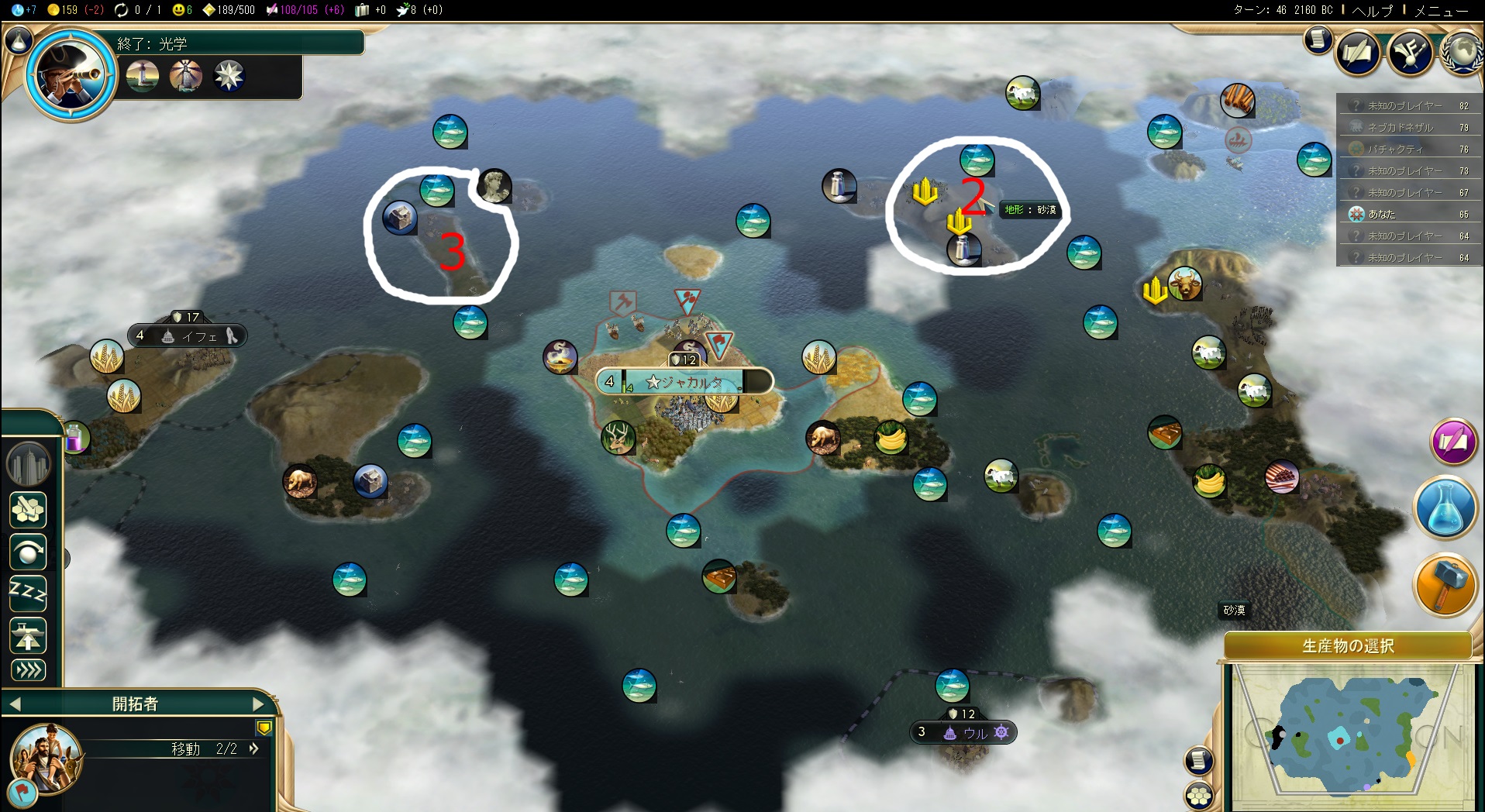This screenshot has width=1485, height=812.
Task: Open the メニュー game menu
Action: coord(1441,11)
